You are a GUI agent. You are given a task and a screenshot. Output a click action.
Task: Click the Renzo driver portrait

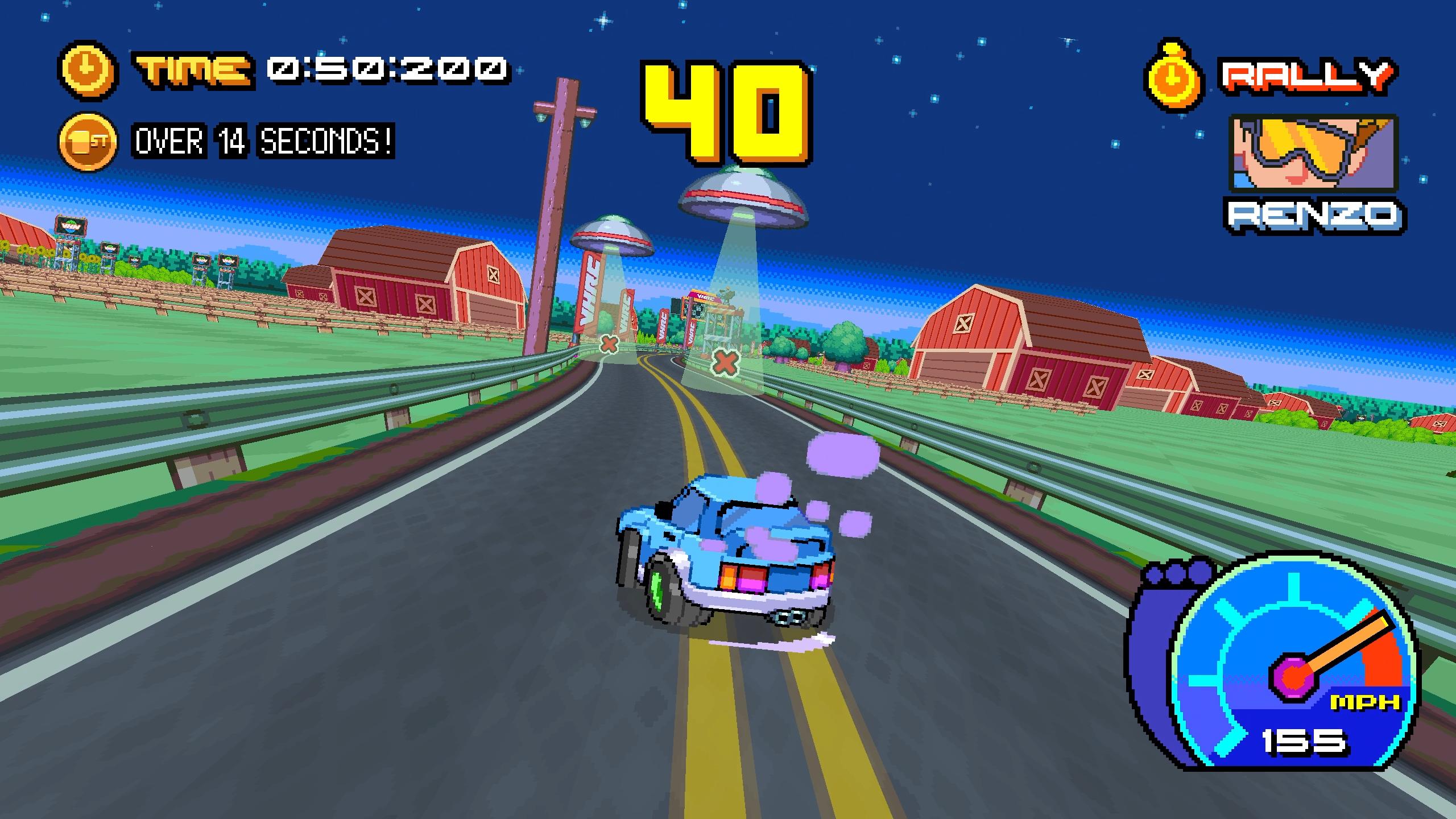click(1314, 154)
